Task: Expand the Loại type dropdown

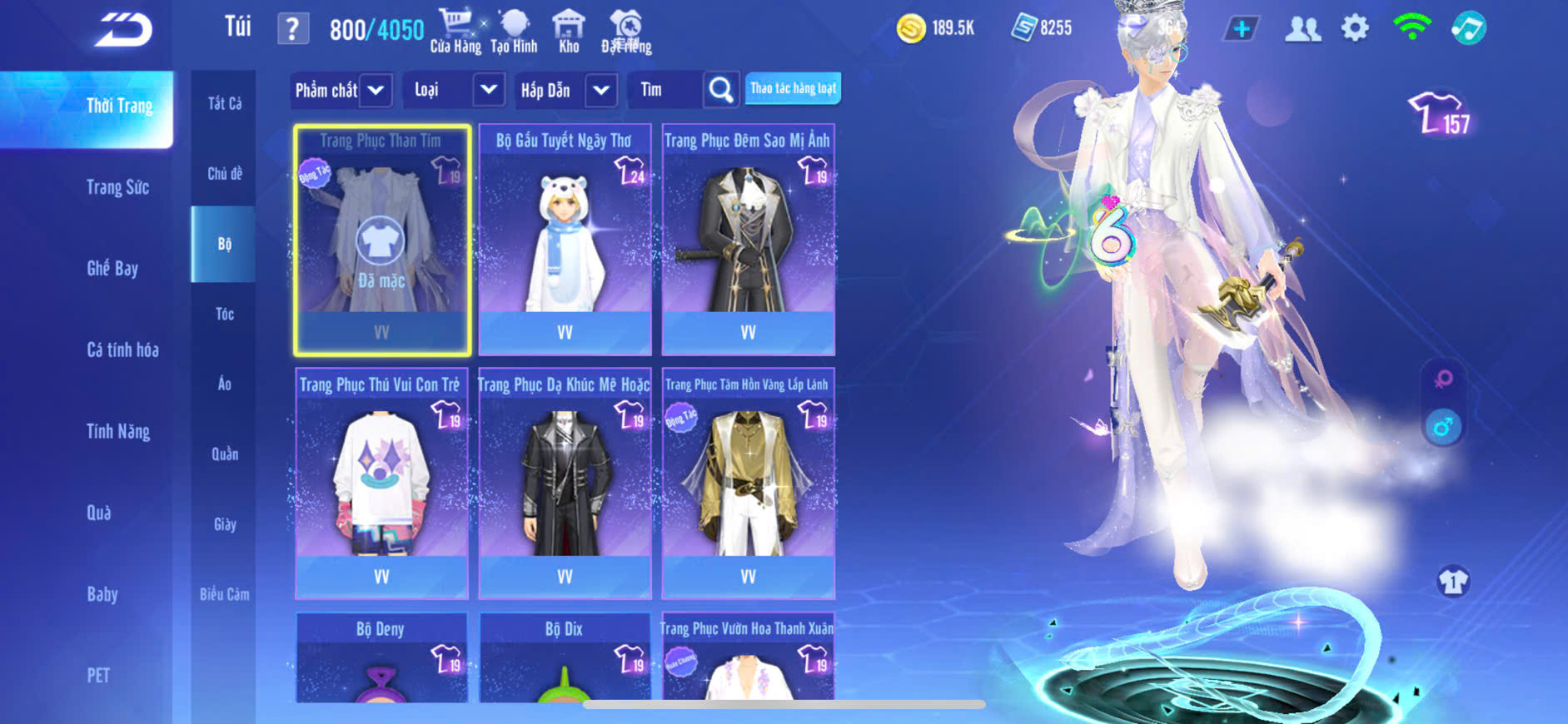Action: point(488,90)
